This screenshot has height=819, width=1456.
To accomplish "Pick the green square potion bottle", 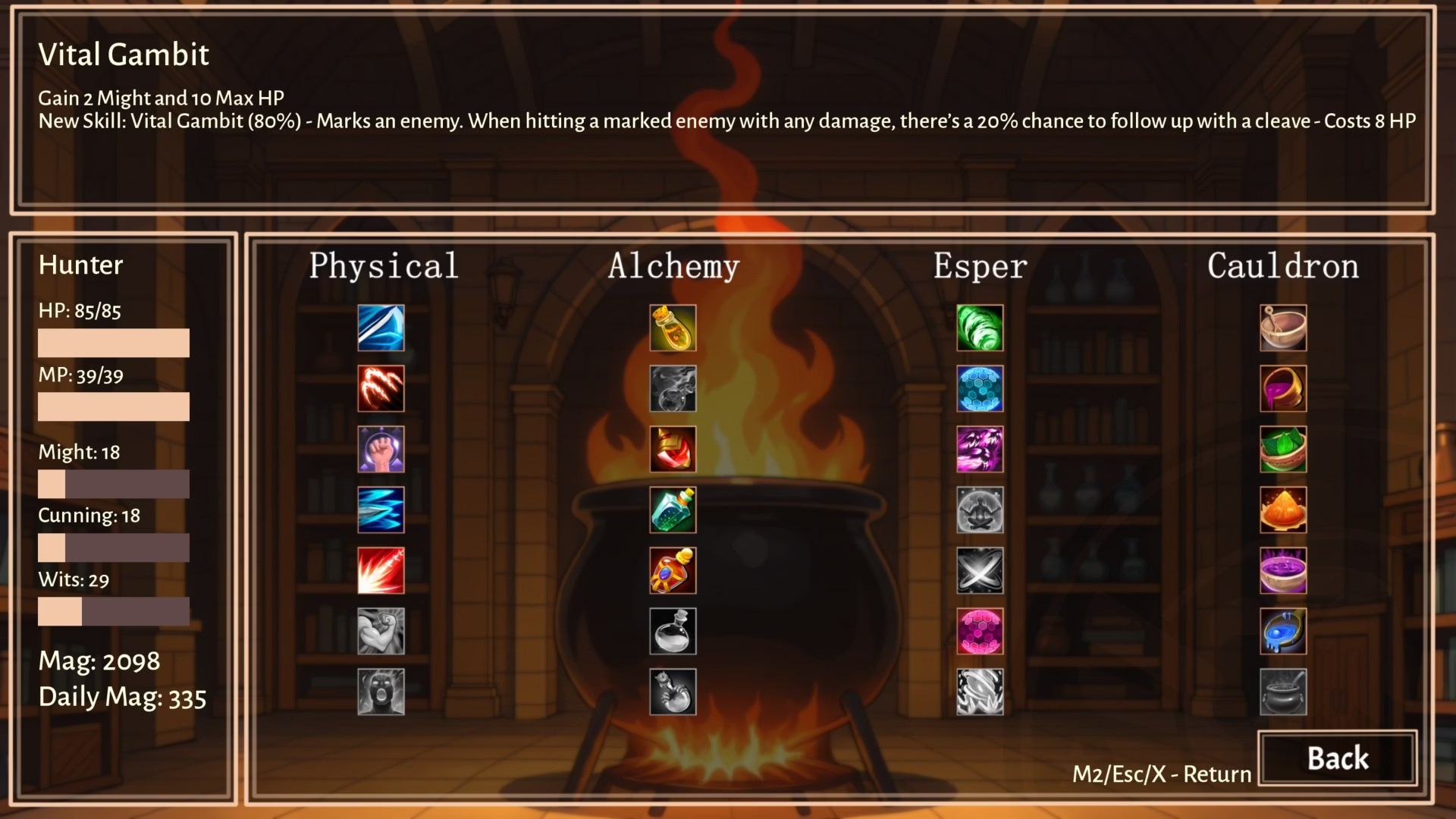I will (673, 510).
